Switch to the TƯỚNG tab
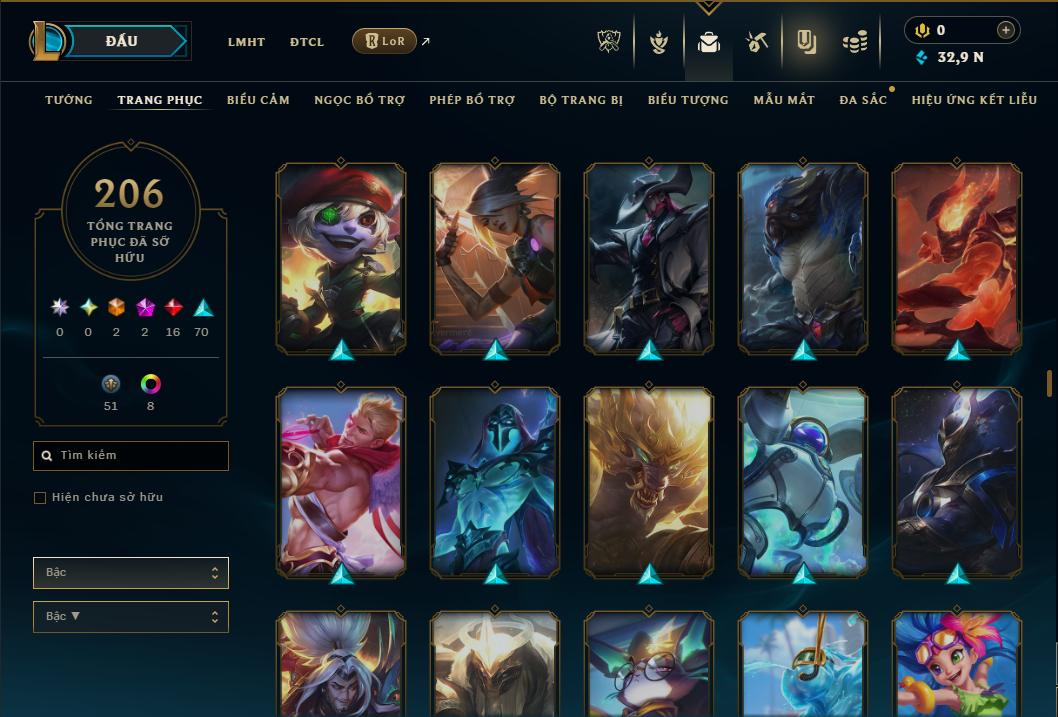 click(69, 100)
